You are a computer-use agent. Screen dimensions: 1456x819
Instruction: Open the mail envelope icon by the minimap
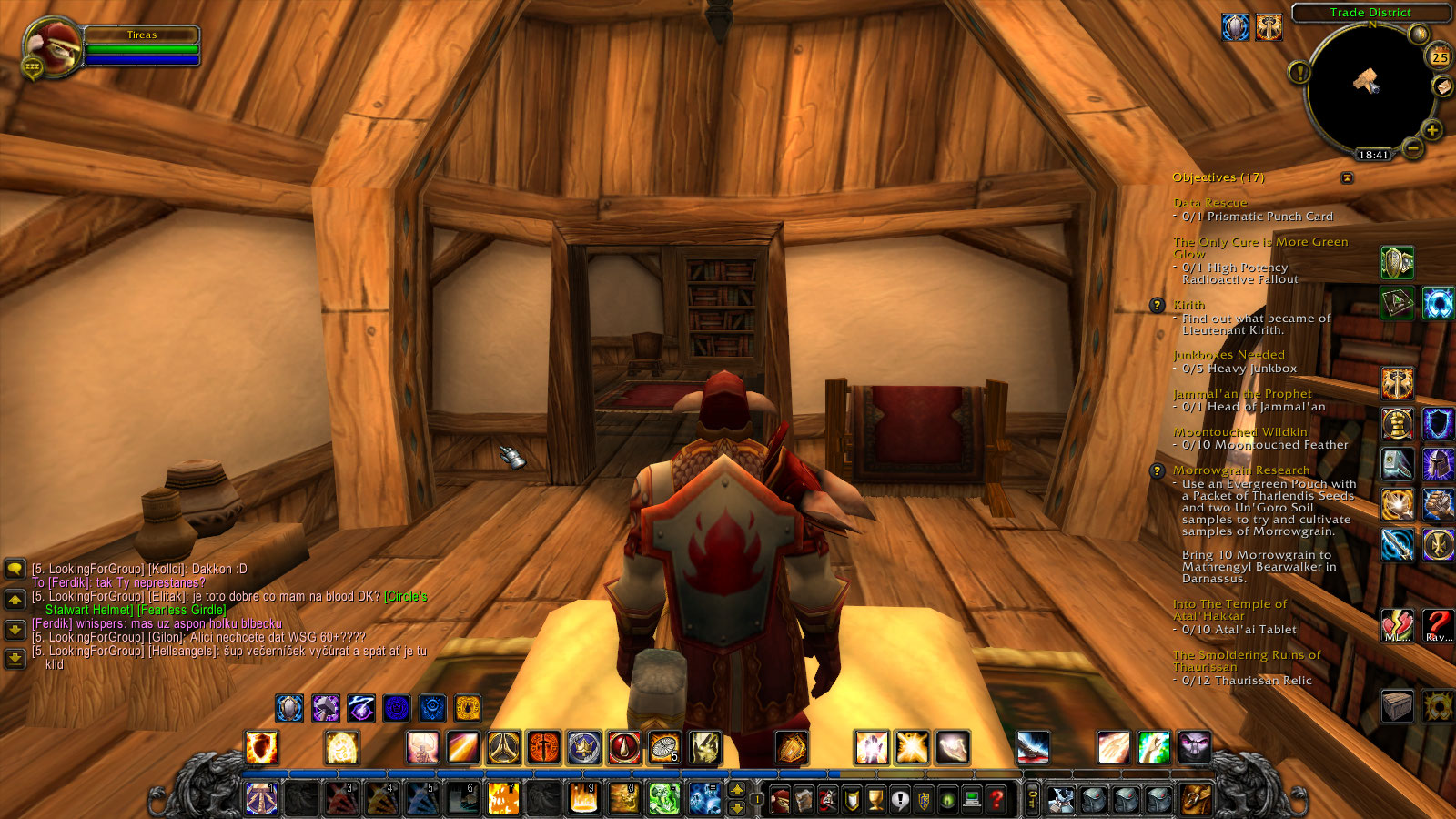pos(1441,86)
